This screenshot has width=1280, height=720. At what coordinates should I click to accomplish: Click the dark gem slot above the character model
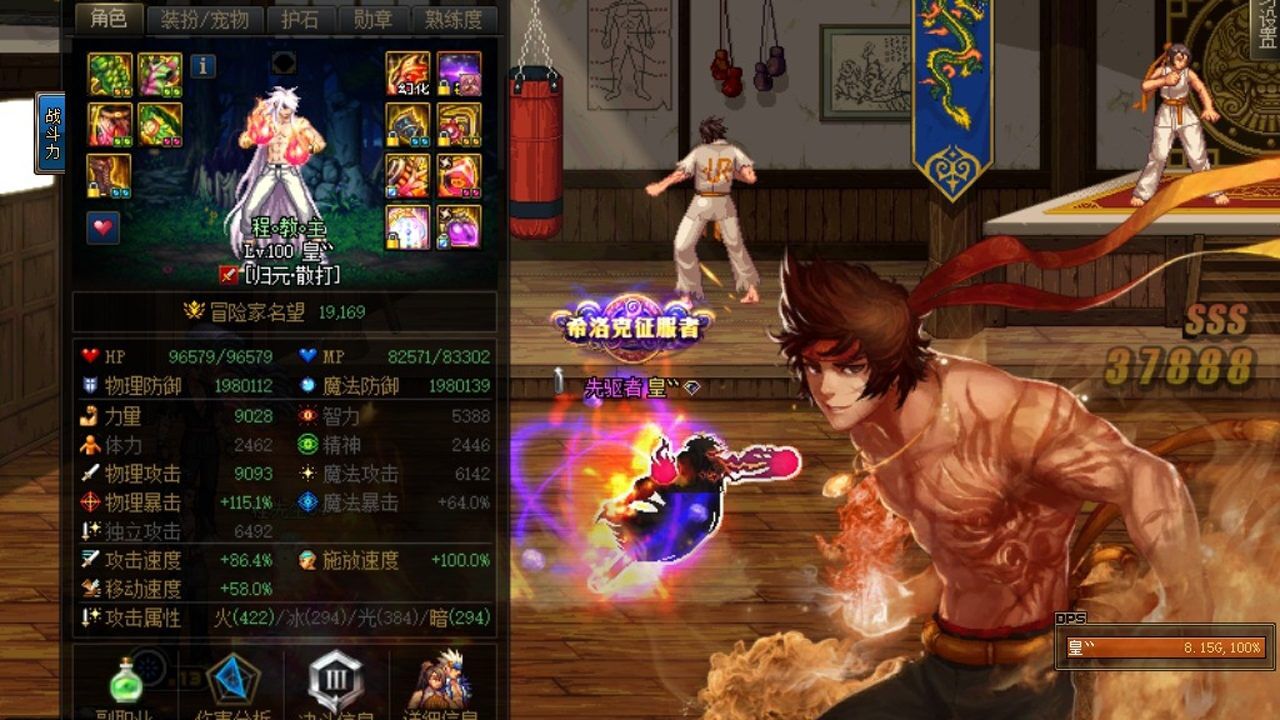[x=283, y=62]
